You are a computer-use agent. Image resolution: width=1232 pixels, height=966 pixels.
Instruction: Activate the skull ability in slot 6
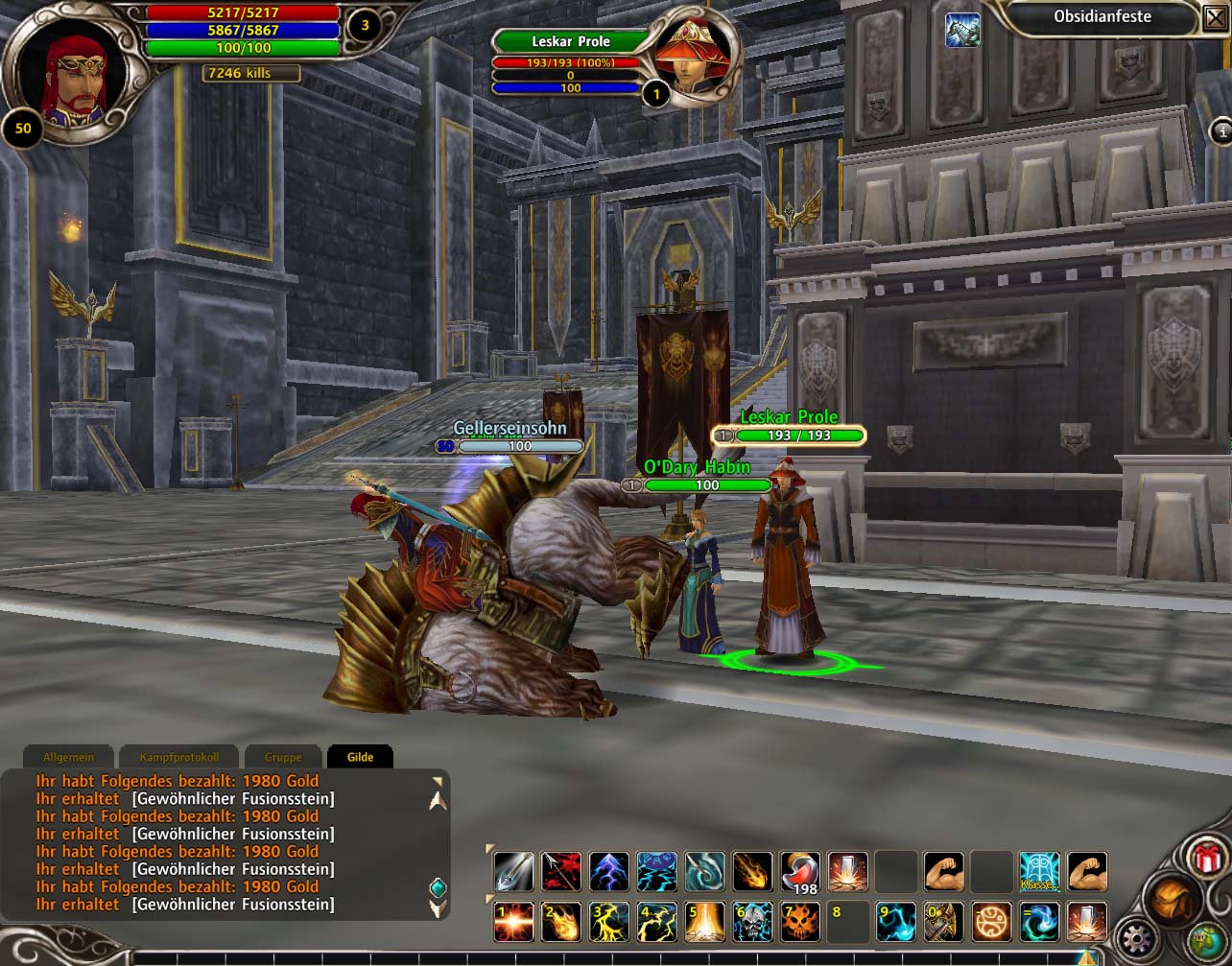pyautogui.click(x=752, y=922)
